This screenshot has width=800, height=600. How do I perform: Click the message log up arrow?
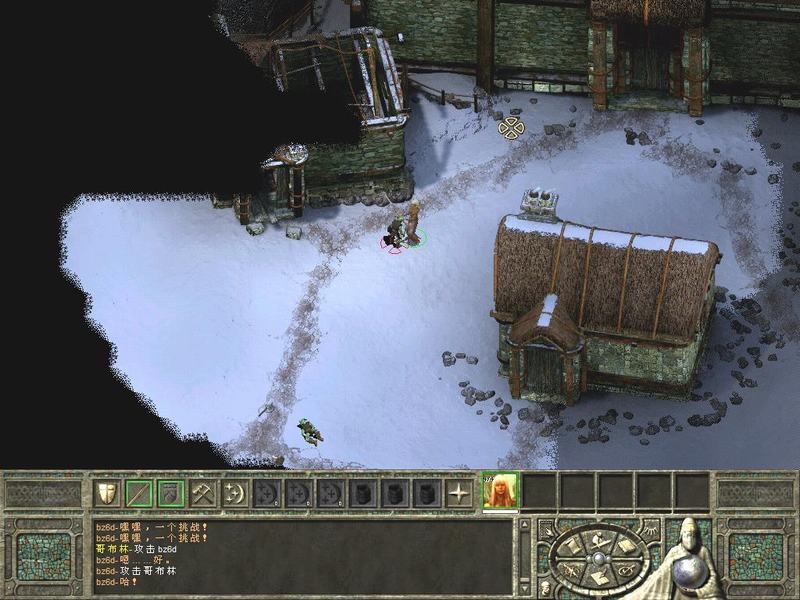point(524,525)
